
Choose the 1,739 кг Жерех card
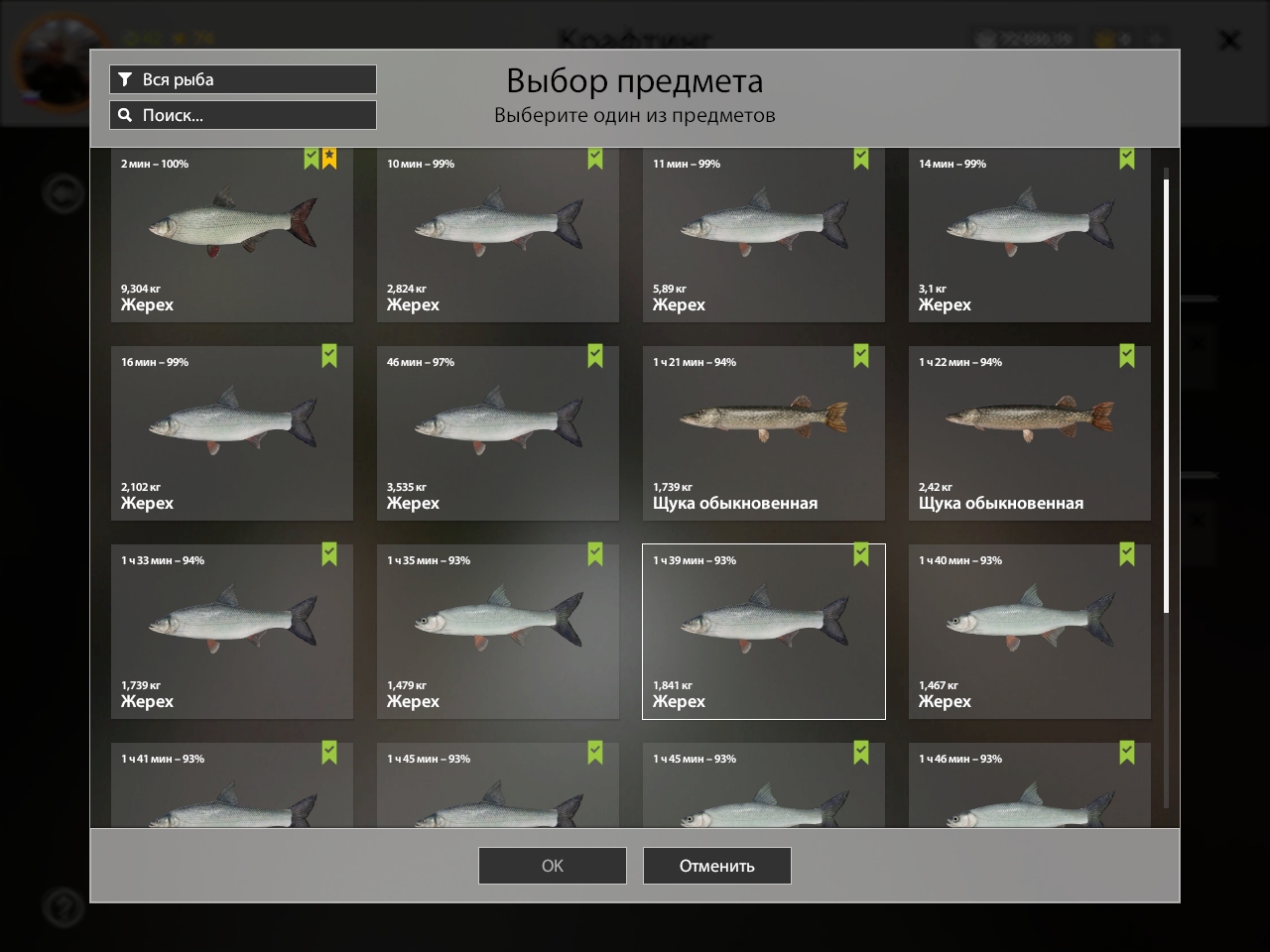point(232,632)
